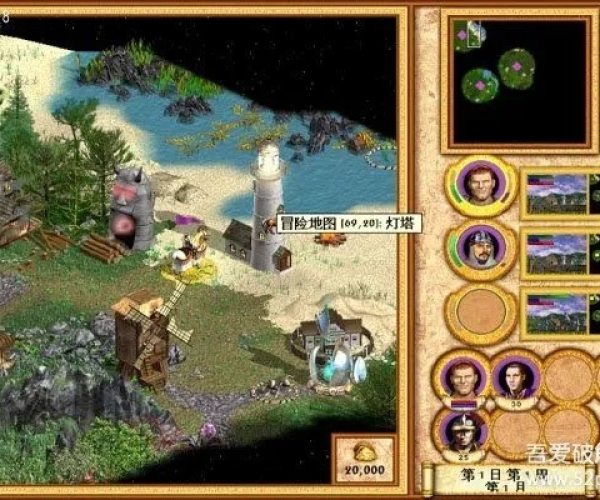Viewport: 600px width, 500px height.
Task: Select the helmeted troop stack numbering 25
Action: (x=461, y=431)
